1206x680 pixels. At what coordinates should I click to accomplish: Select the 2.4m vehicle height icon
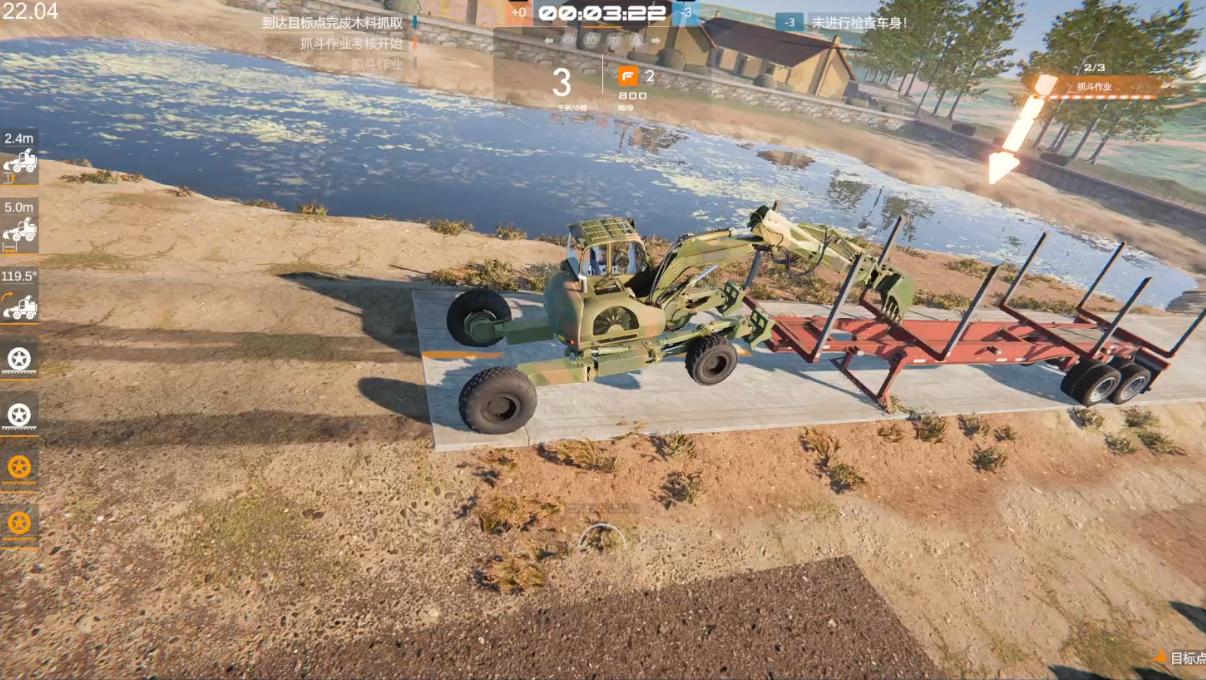pos(20,160)
